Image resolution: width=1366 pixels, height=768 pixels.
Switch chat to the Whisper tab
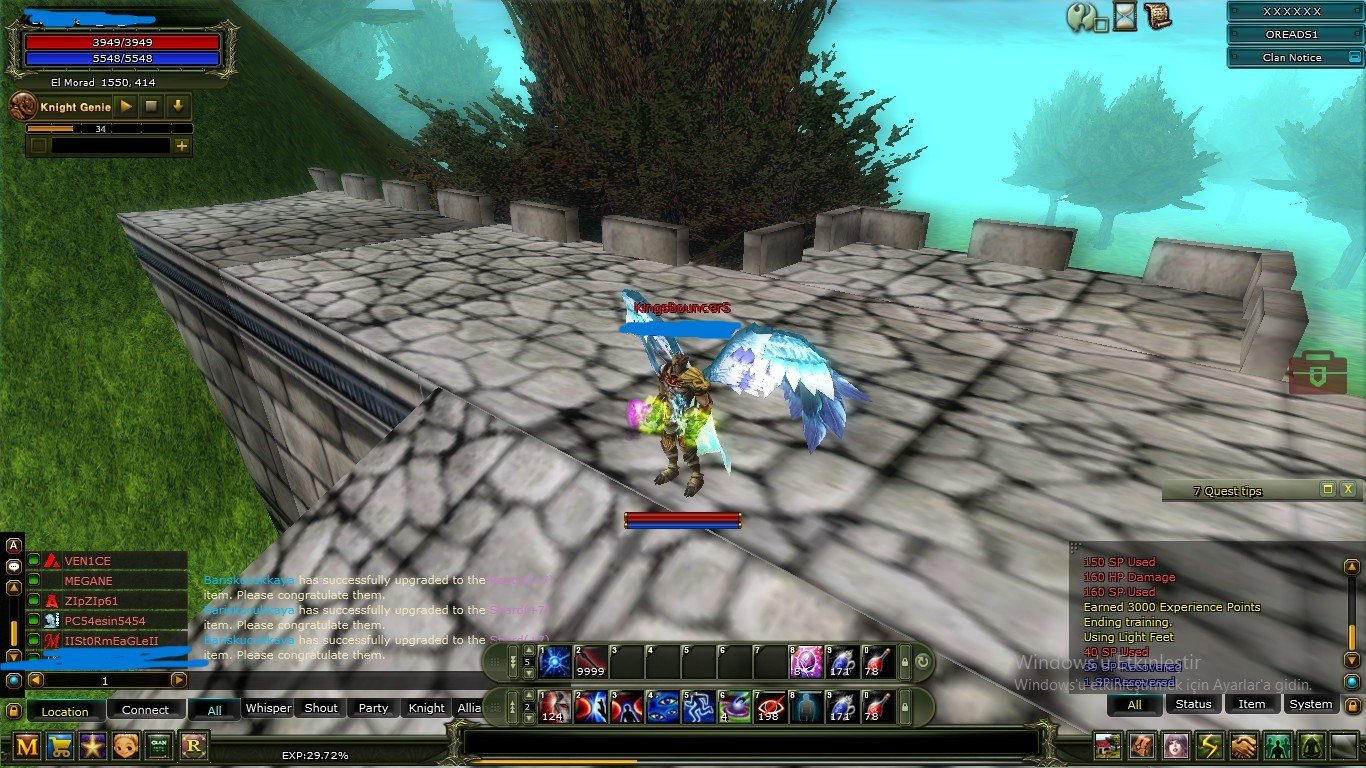tap(268, 708)
